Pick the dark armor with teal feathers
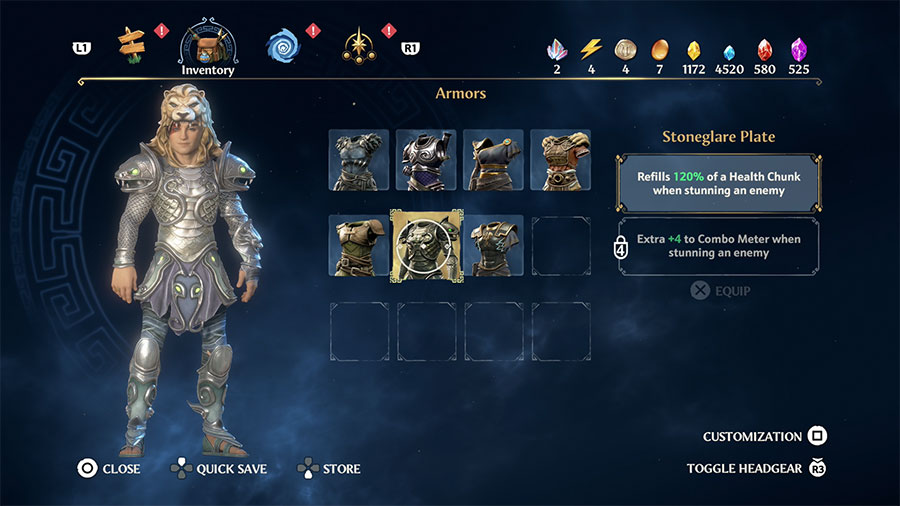 tap(493, 246)
